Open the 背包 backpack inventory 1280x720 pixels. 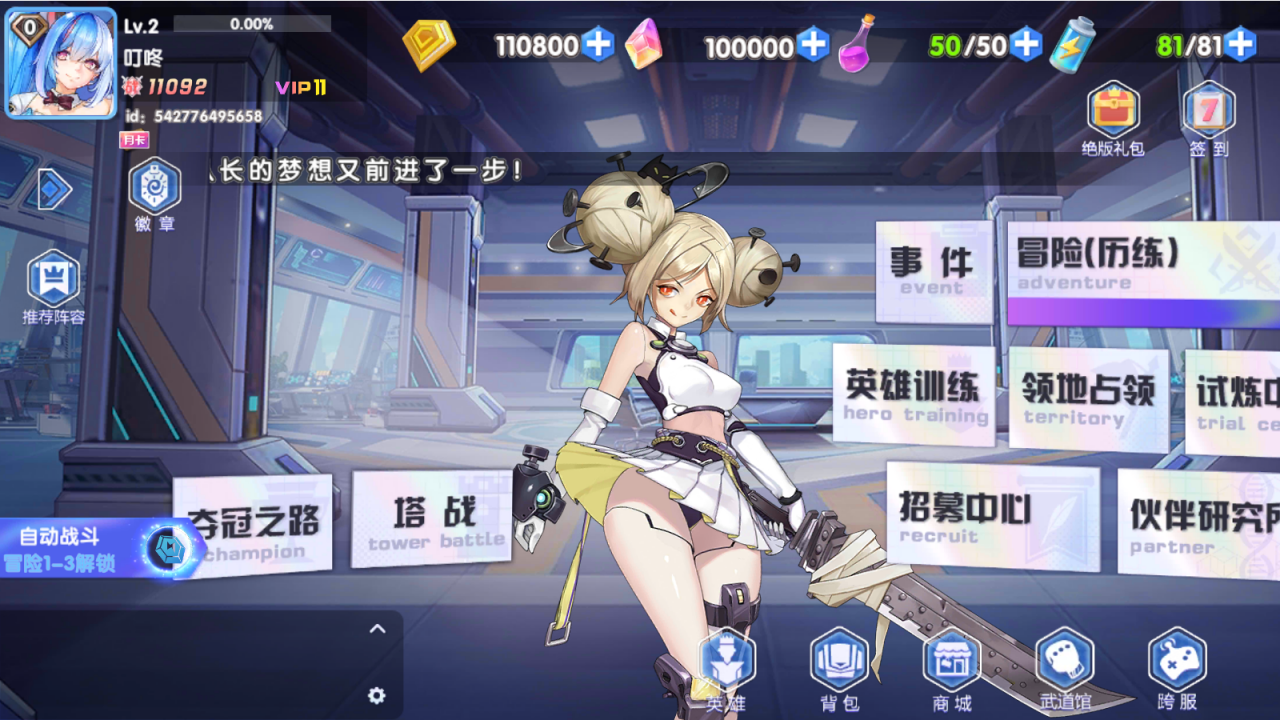(839, 670)
